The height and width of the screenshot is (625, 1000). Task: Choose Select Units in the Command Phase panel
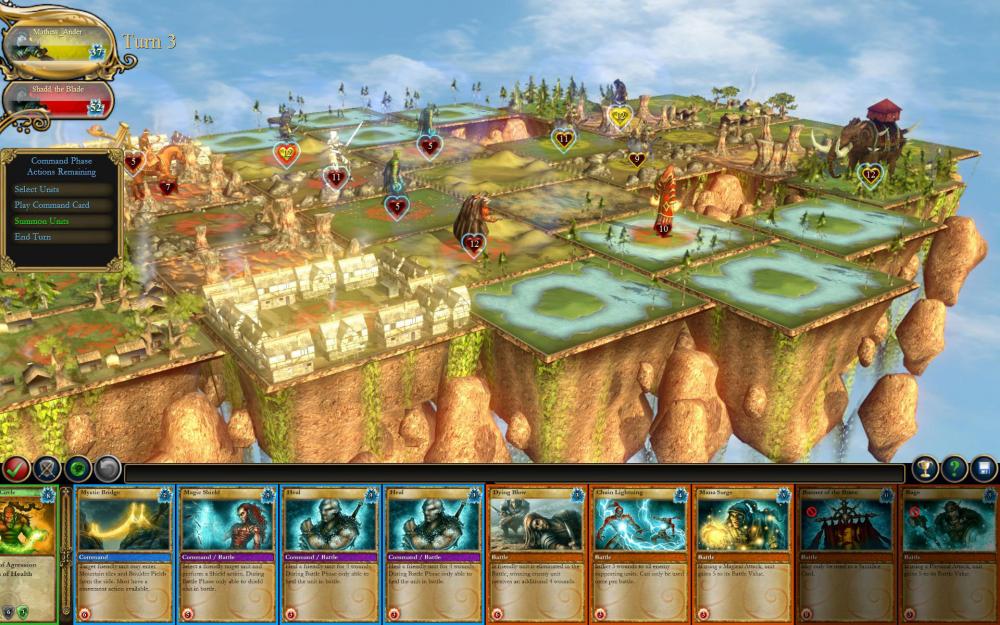36,189
